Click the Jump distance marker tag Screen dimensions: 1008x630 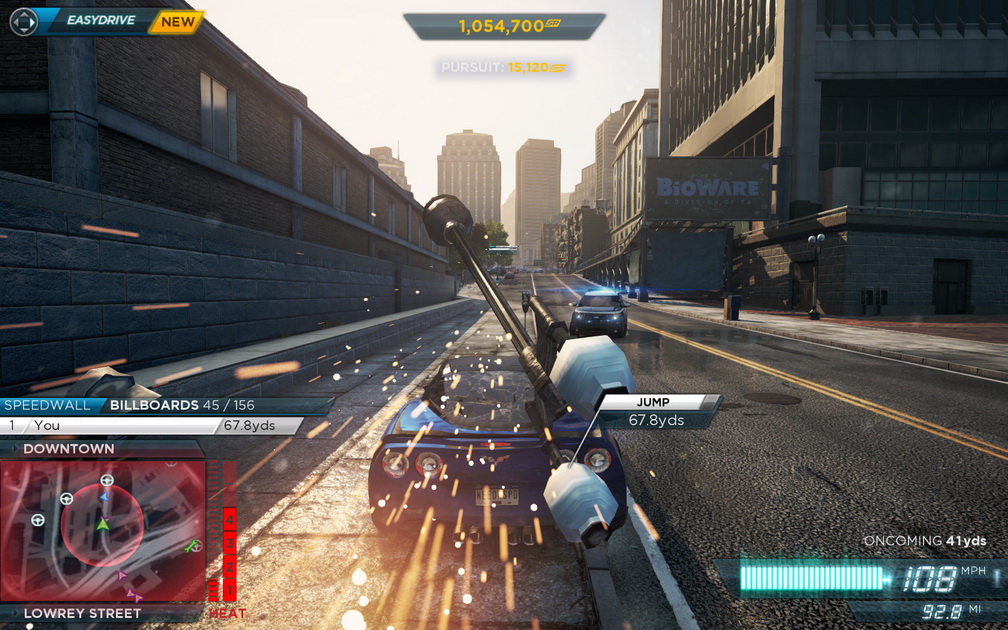click(656, 411)
